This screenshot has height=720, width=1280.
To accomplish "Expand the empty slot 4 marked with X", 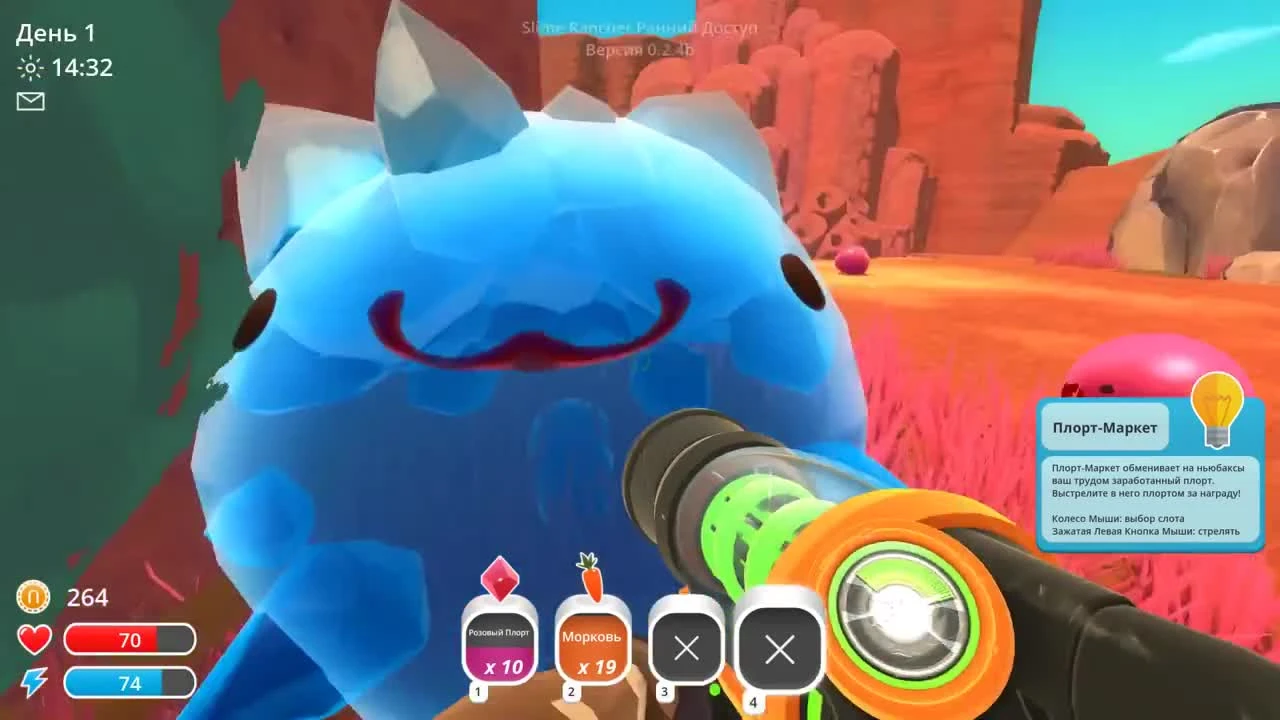I will [779, 649].
